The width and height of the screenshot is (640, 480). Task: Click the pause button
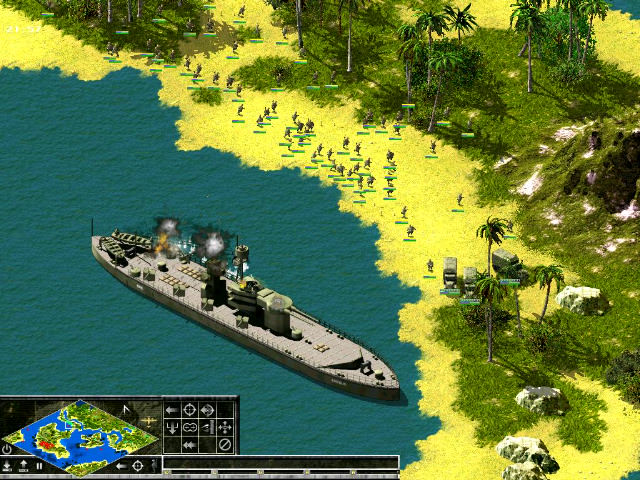[39, 466]
